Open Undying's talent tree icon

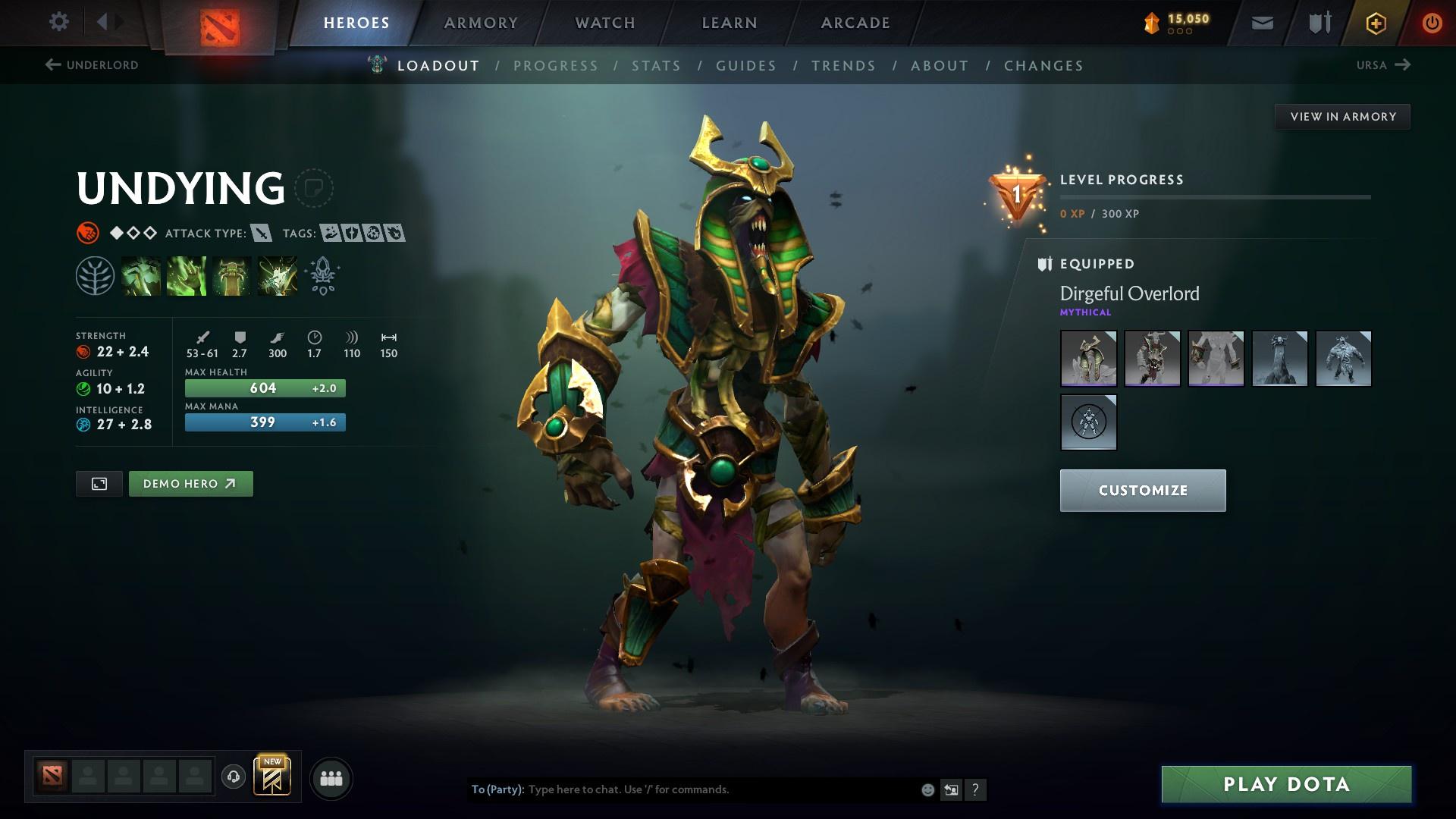point(96,275)
